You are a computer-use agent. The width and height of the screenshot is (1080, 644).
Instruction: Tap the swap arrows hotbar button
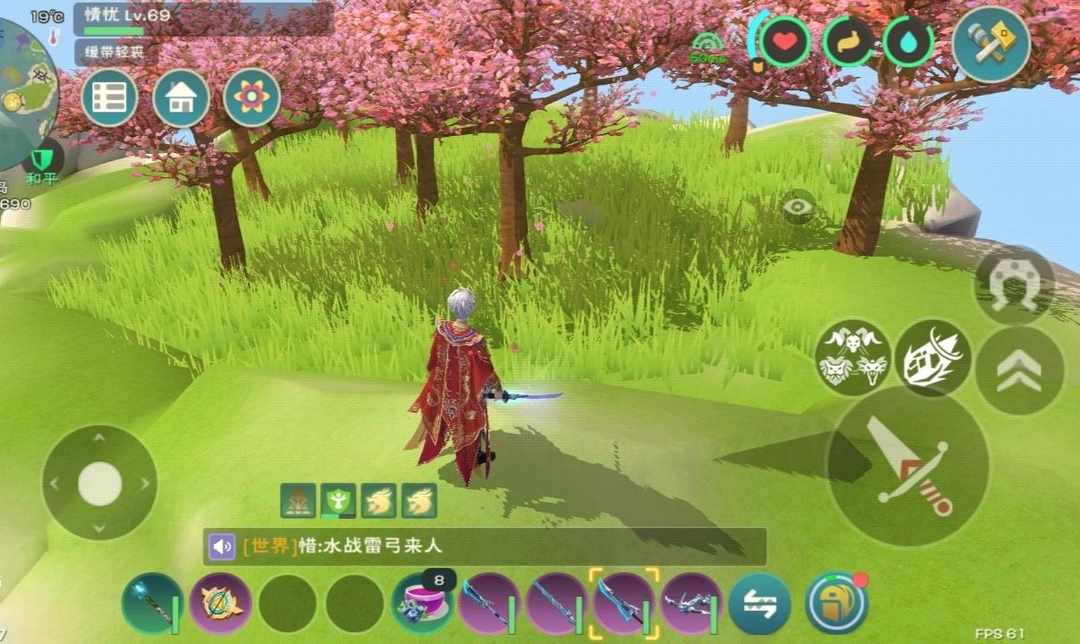pos(759,605)
